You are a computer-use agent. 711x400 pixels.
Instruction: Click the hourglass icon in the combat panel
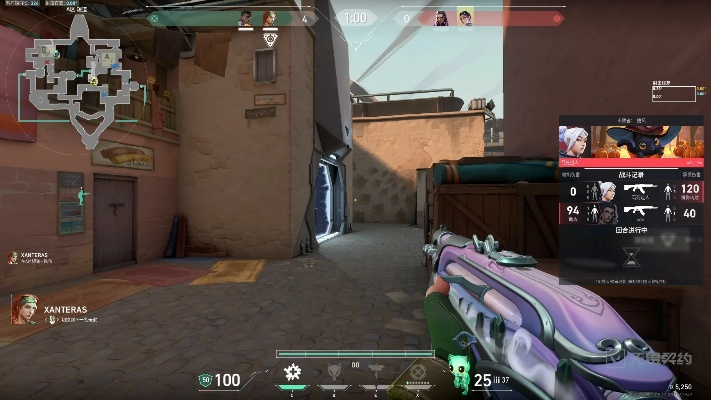click(x=631, y=257)
